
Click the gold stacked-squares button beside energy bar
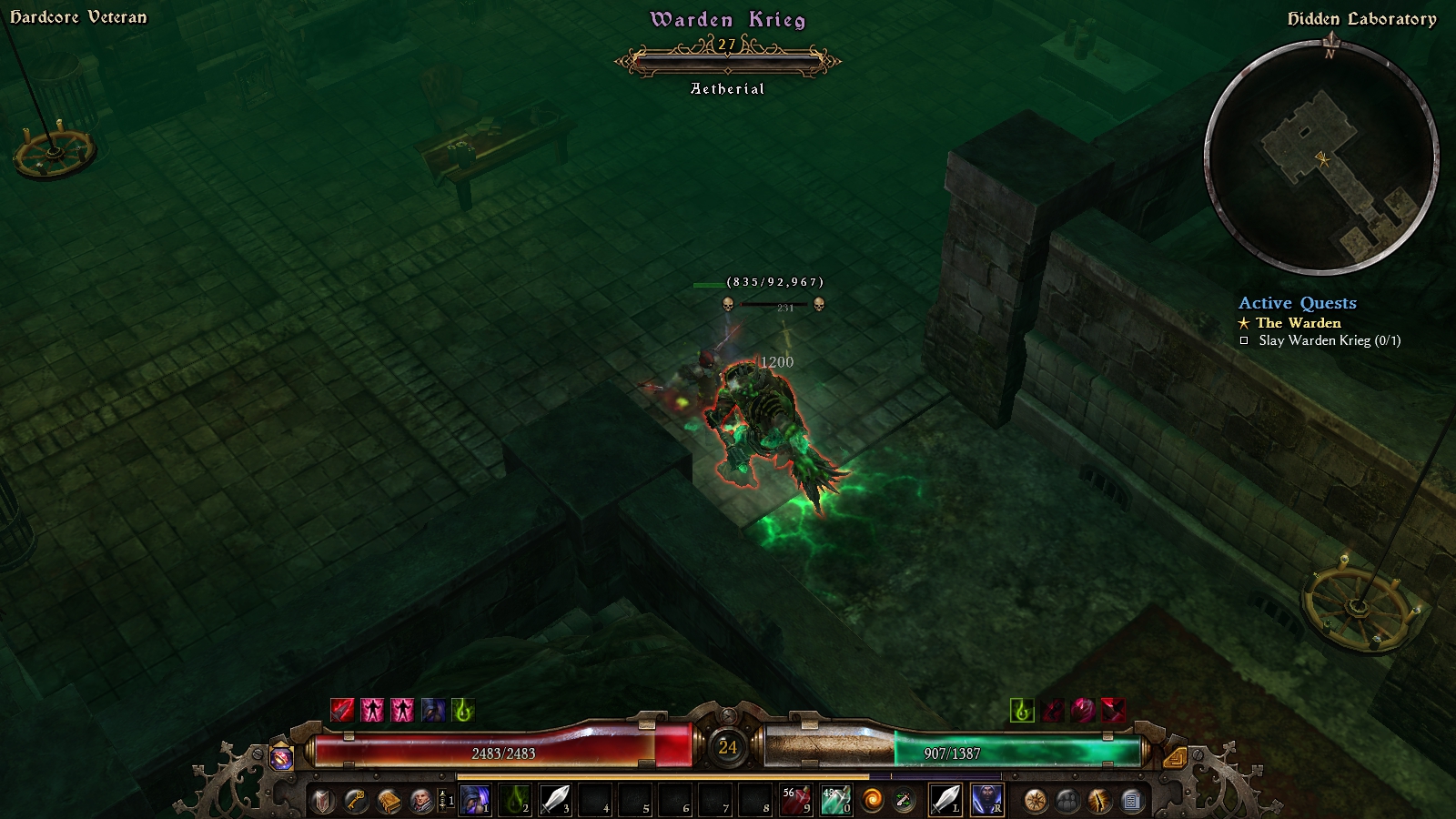tap(1174, 757)
